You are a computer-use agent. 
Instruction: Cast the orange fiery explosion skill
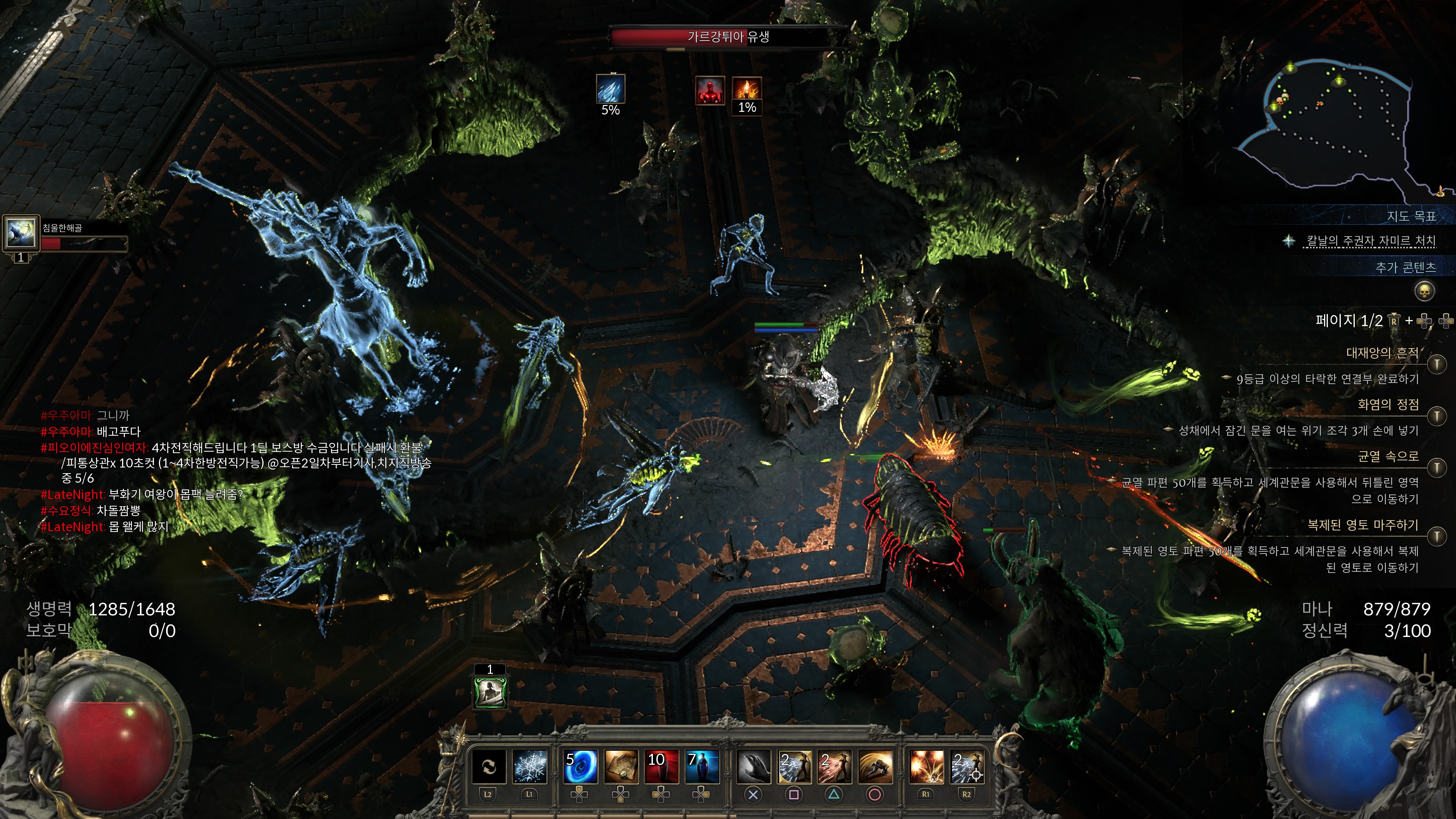pyautogui.click(x=926, y=767)
